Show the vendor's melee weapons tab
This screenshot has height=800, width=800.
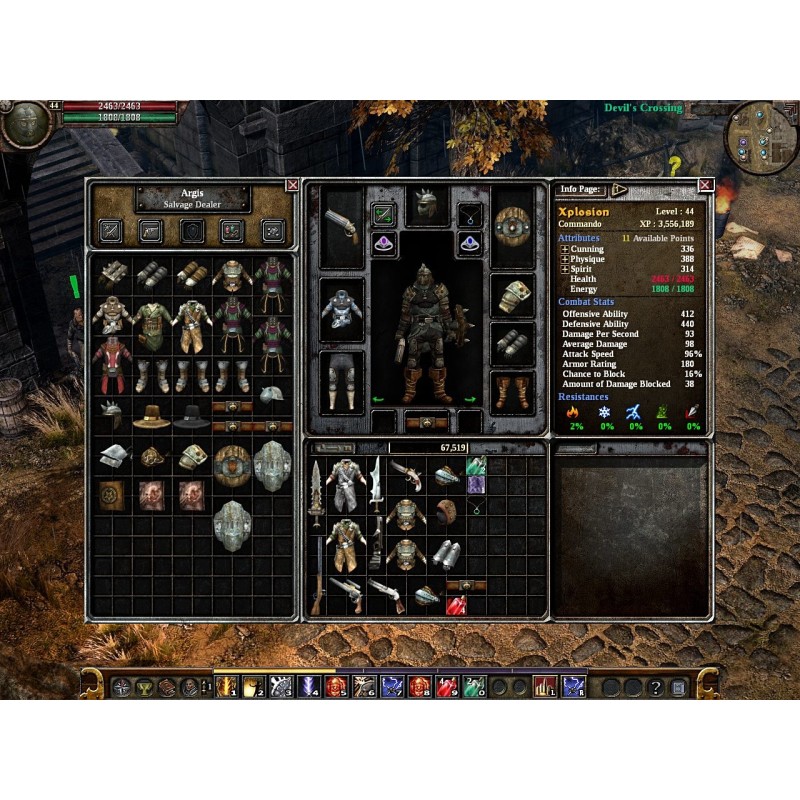[x=110, y=230]
